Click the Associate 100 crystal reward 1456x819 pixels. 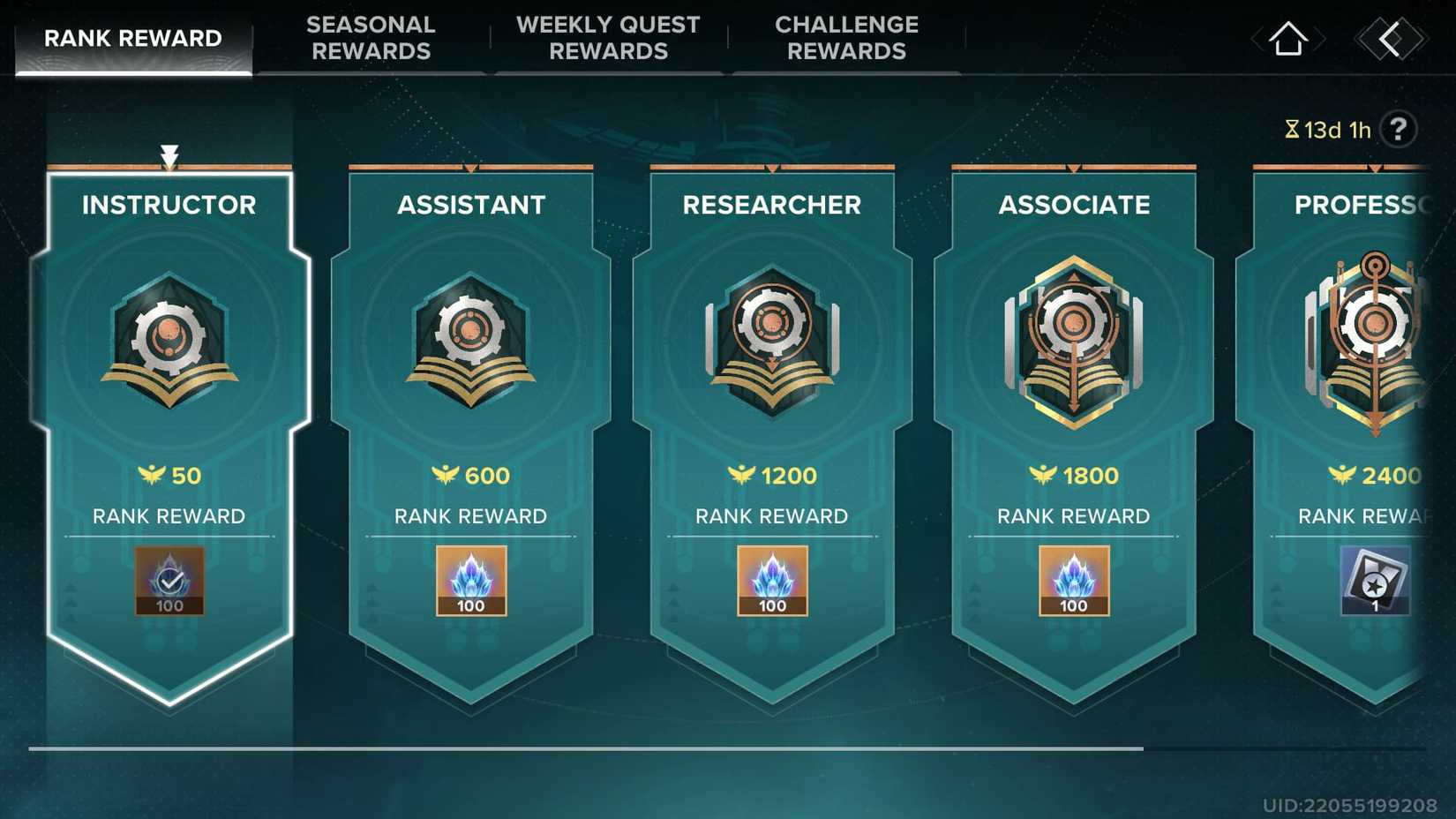click(1073, 581)
